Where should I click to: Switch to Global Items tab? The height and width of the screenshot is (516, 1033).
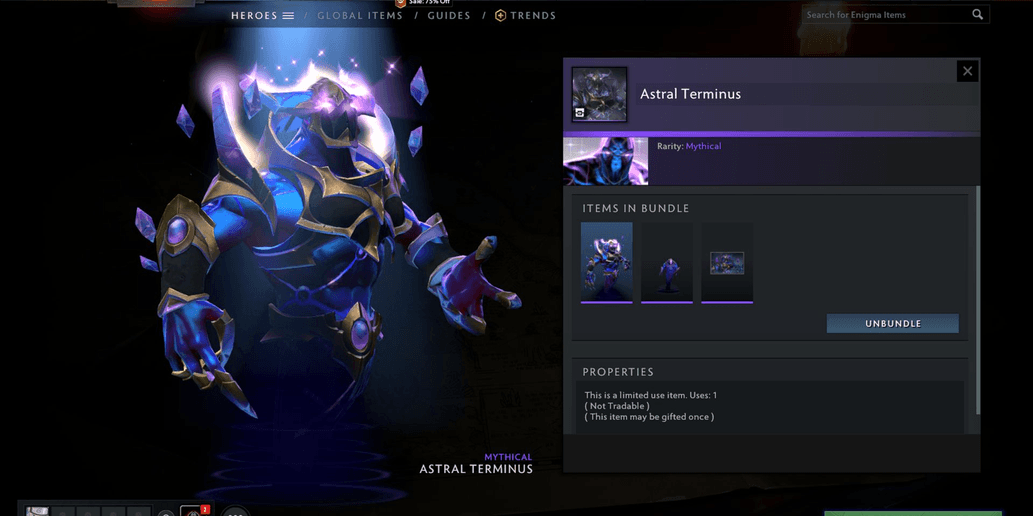pyautogui.click(x=360, y=16)
